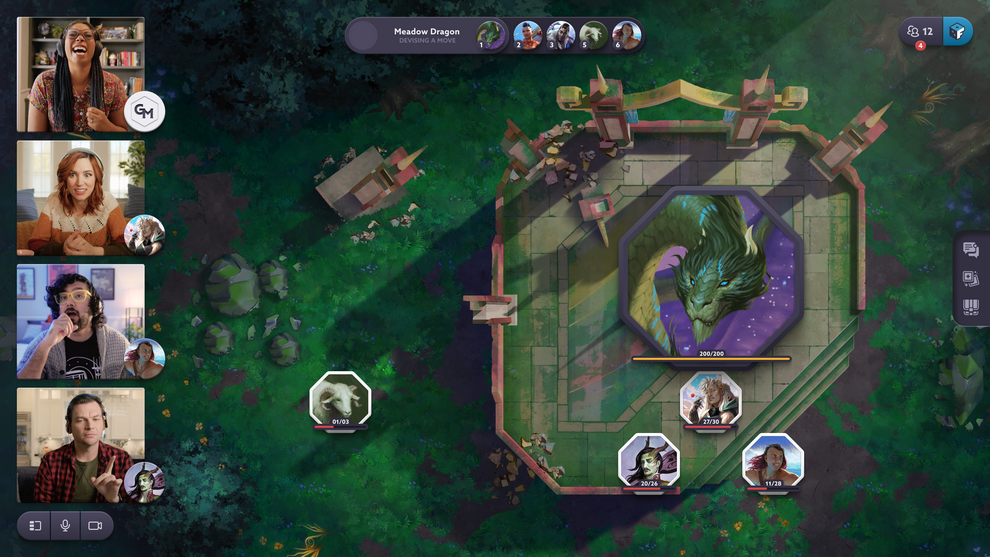Select the character token with 11/28 health

pyautogui.click(x=773, y=461)
